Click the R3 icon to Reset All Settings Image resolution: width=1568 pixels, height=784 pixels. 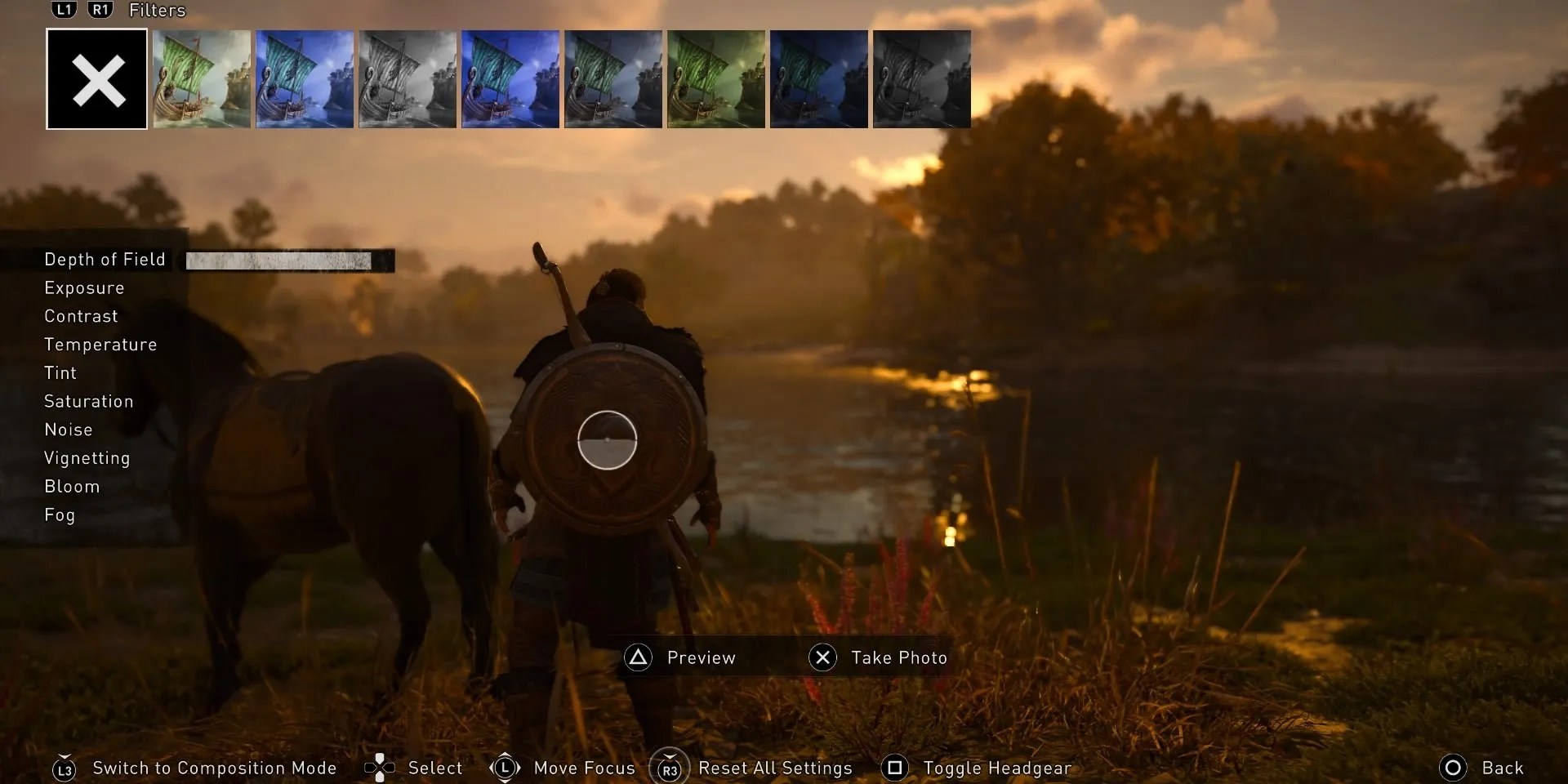coord(670,768)
